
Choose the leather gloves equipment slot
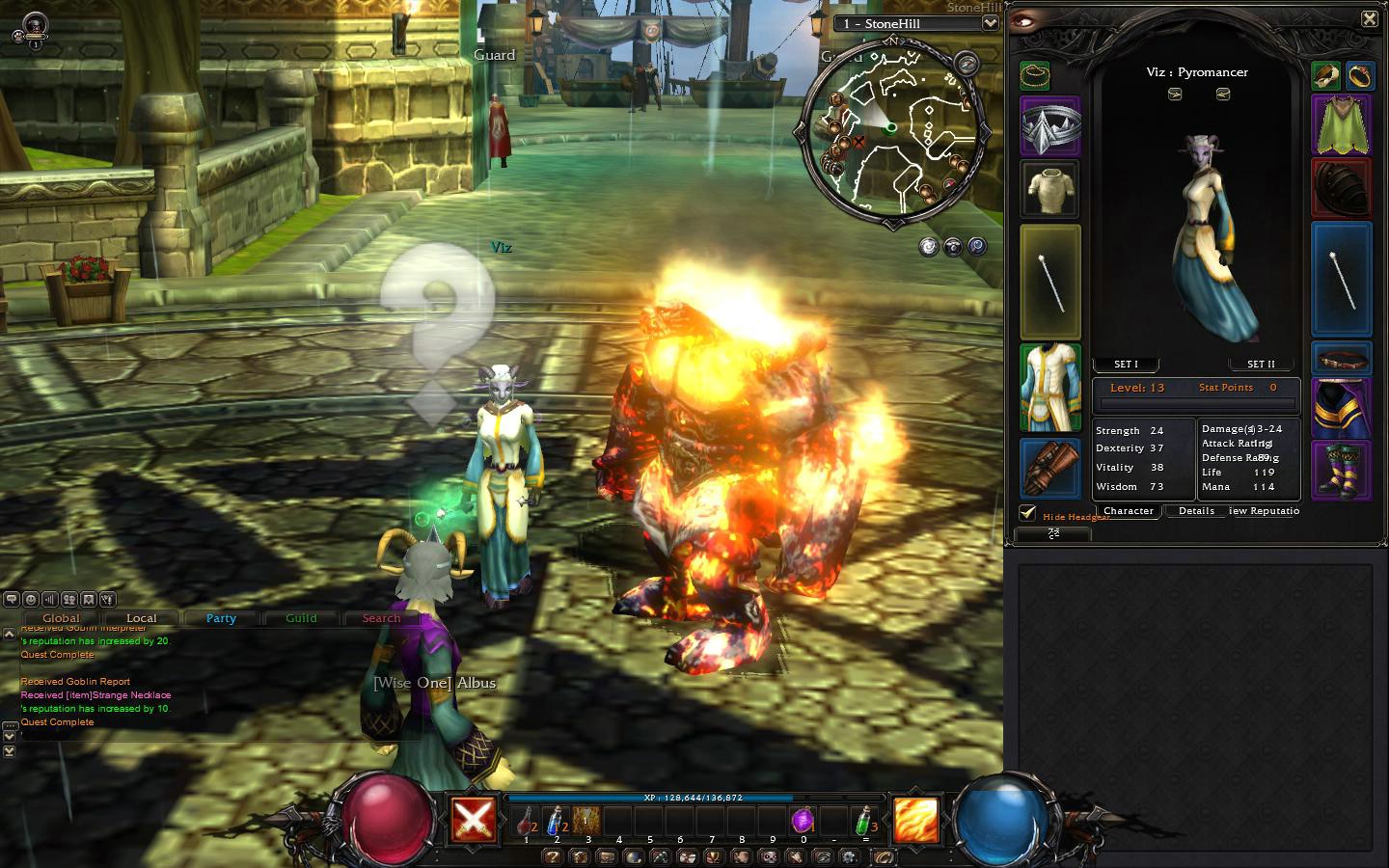pos(1050,469)
